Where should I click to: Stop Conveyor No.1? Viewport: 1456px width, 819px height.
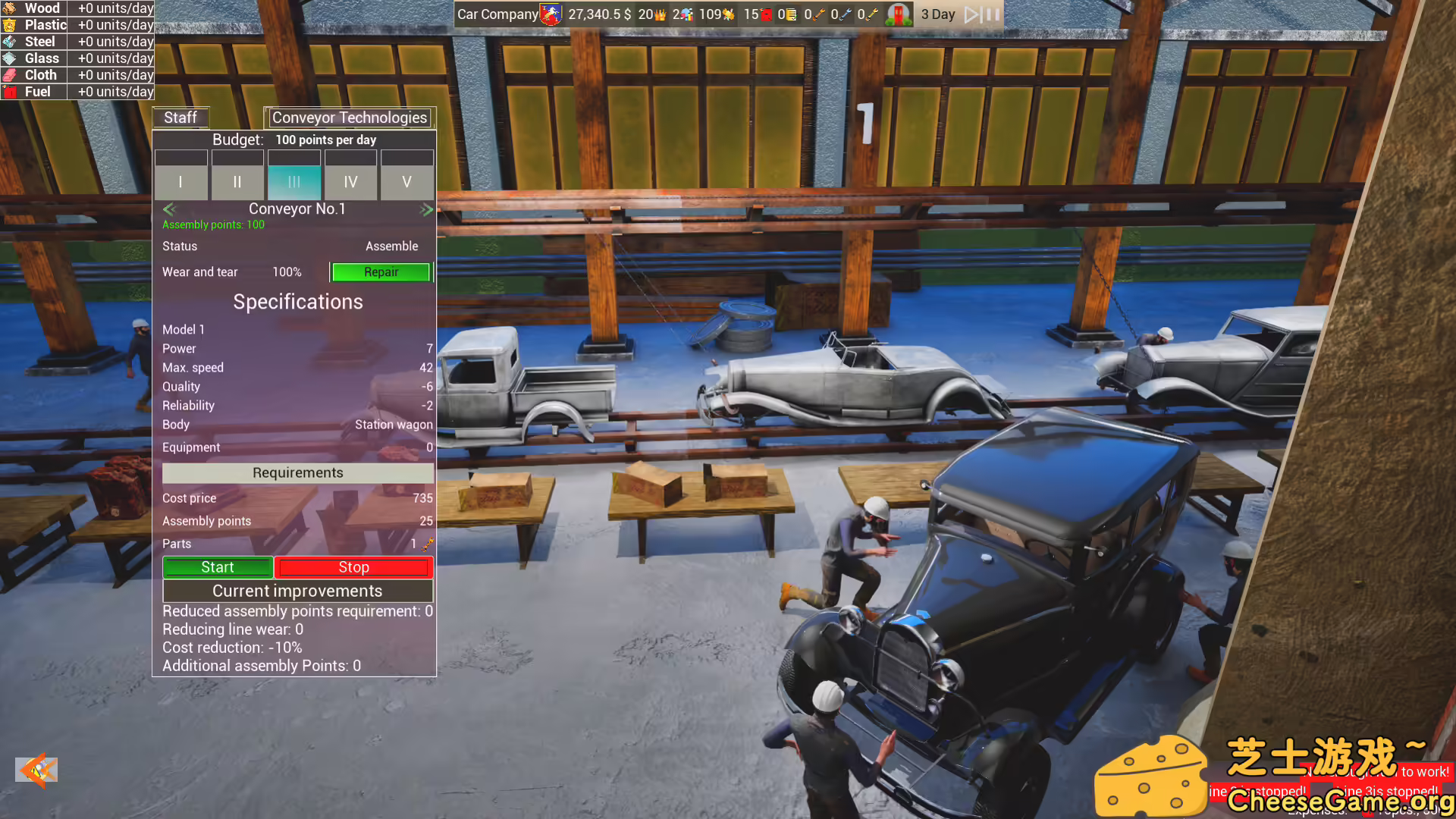tap(353, 566)
